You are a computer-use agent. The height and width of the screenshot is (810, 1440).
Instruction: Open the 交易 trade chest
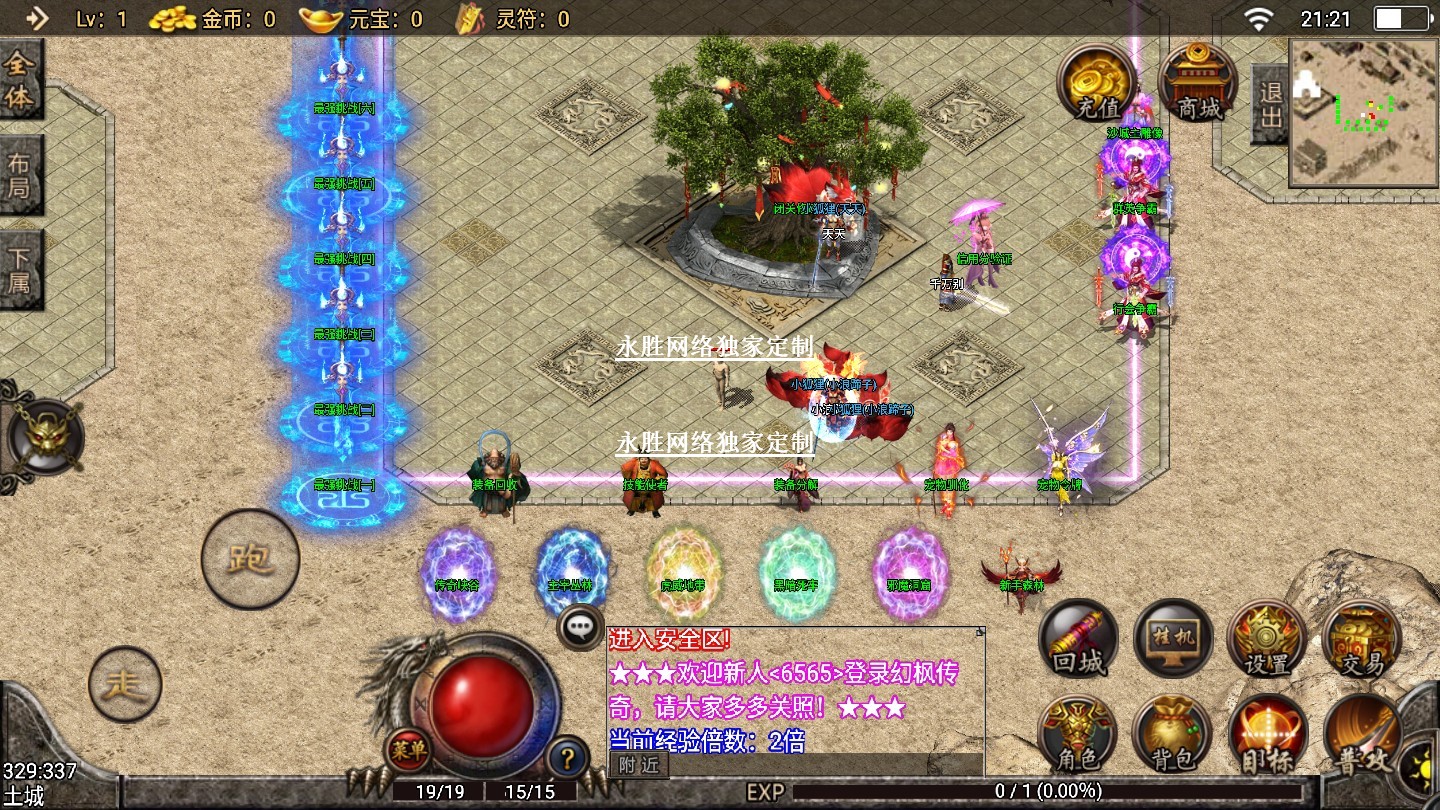[1361, 639]
